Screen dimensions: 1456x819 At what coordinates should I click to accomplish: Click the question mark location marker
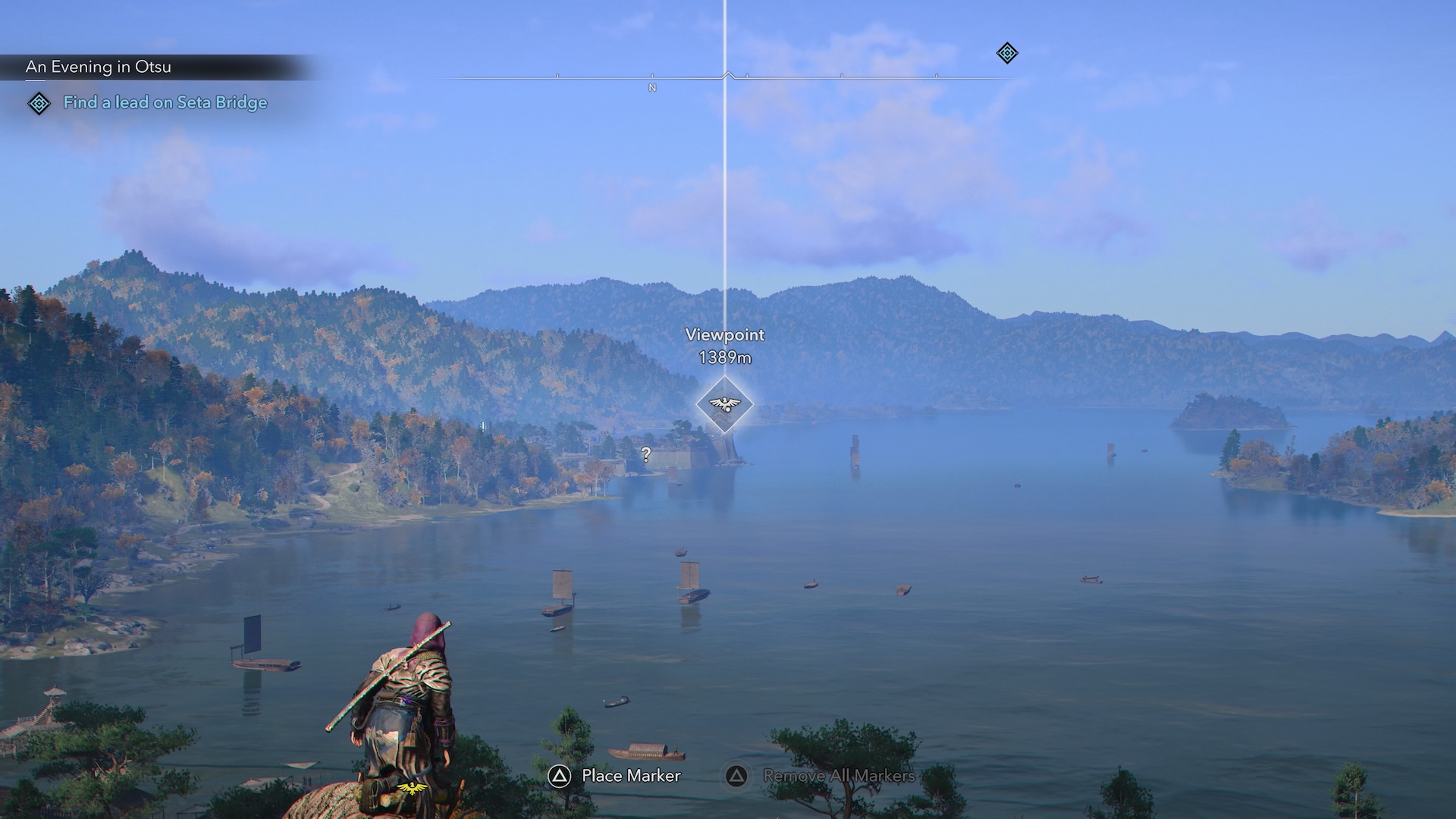tap(645, 454)
